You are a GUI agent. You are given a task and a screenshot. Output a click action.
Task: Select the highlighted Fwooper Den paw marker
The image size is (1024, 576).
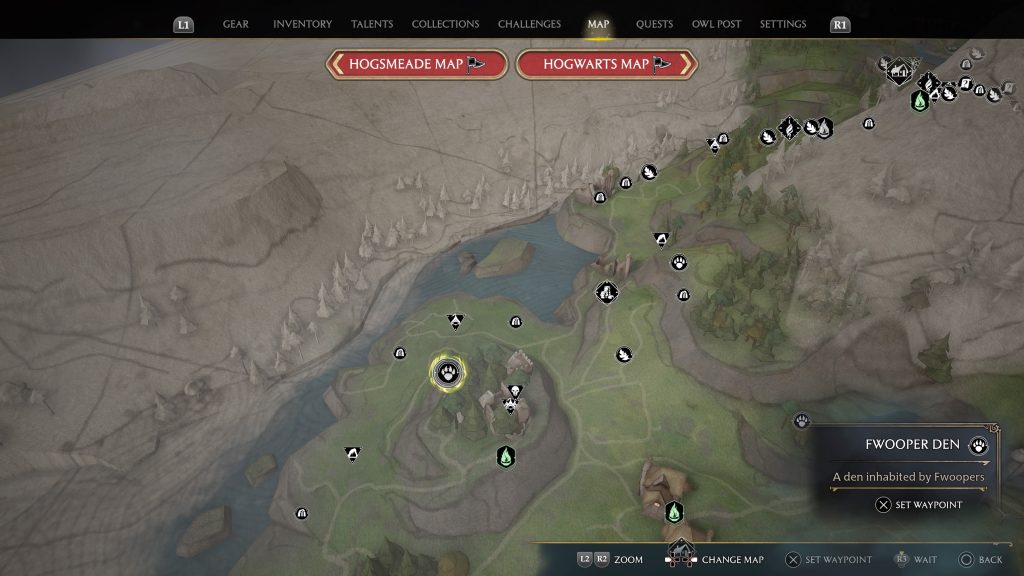pyautogui.click(x=447, y=372)
